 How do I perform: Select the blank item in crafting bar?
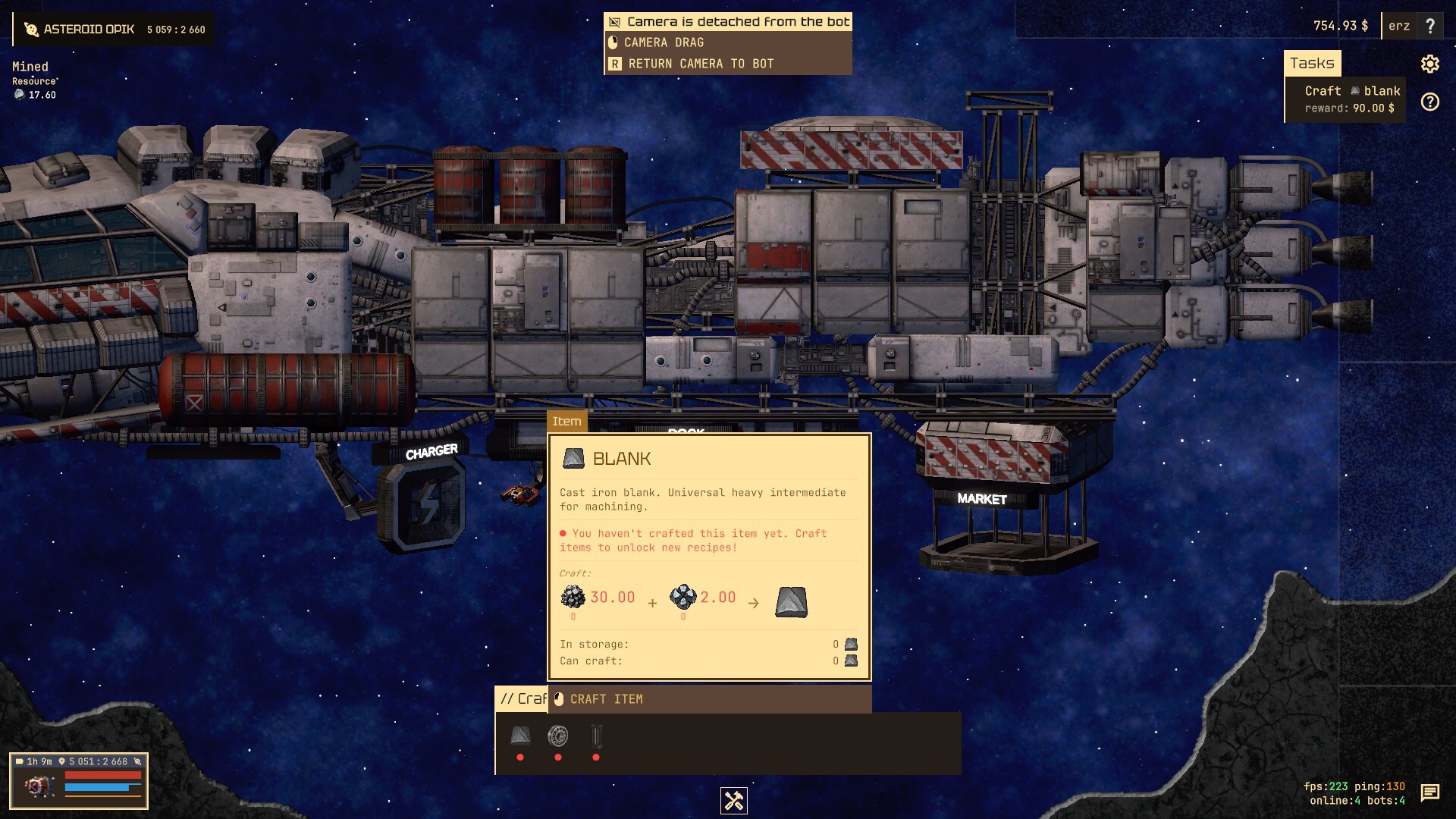click(520, 736)
